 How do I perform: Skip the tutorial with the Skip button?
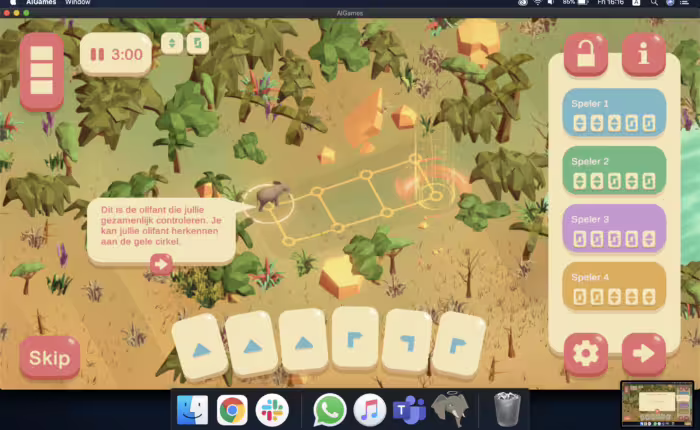pyautogui.click(x=49, y=357)
